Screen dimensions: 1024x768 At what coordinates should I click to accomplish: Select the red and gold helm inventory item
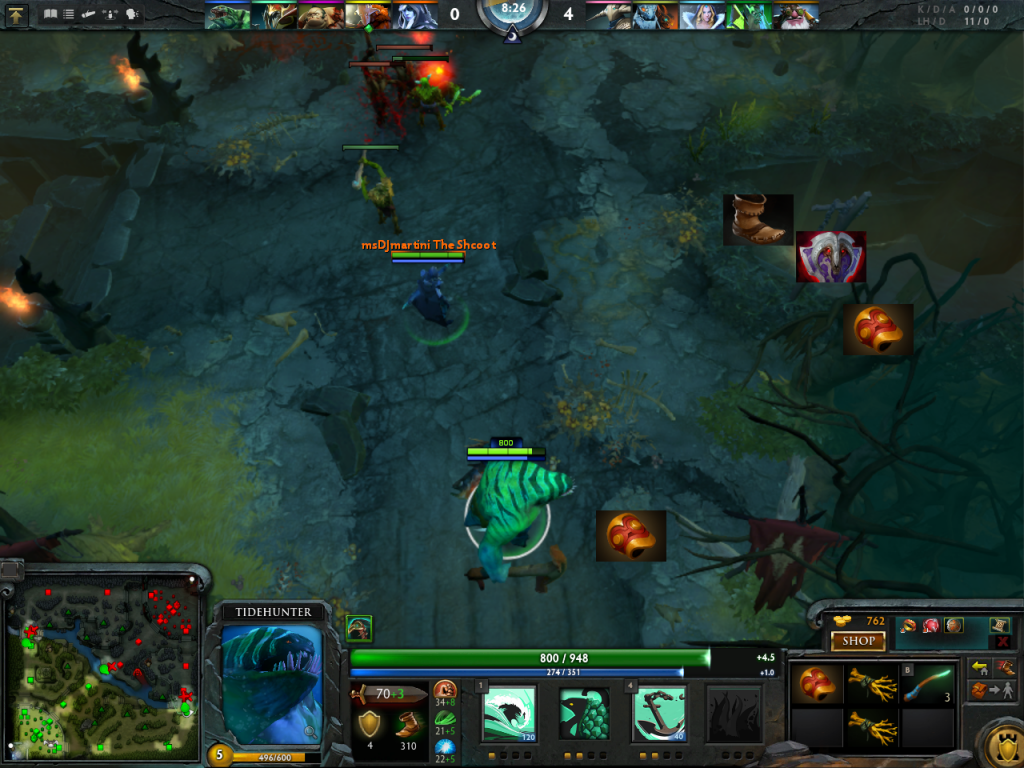815,684
